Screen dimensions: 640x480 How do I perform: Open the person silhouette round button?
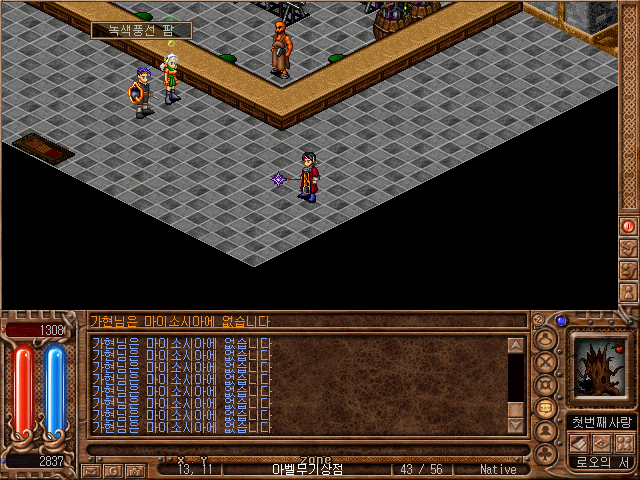546,431
